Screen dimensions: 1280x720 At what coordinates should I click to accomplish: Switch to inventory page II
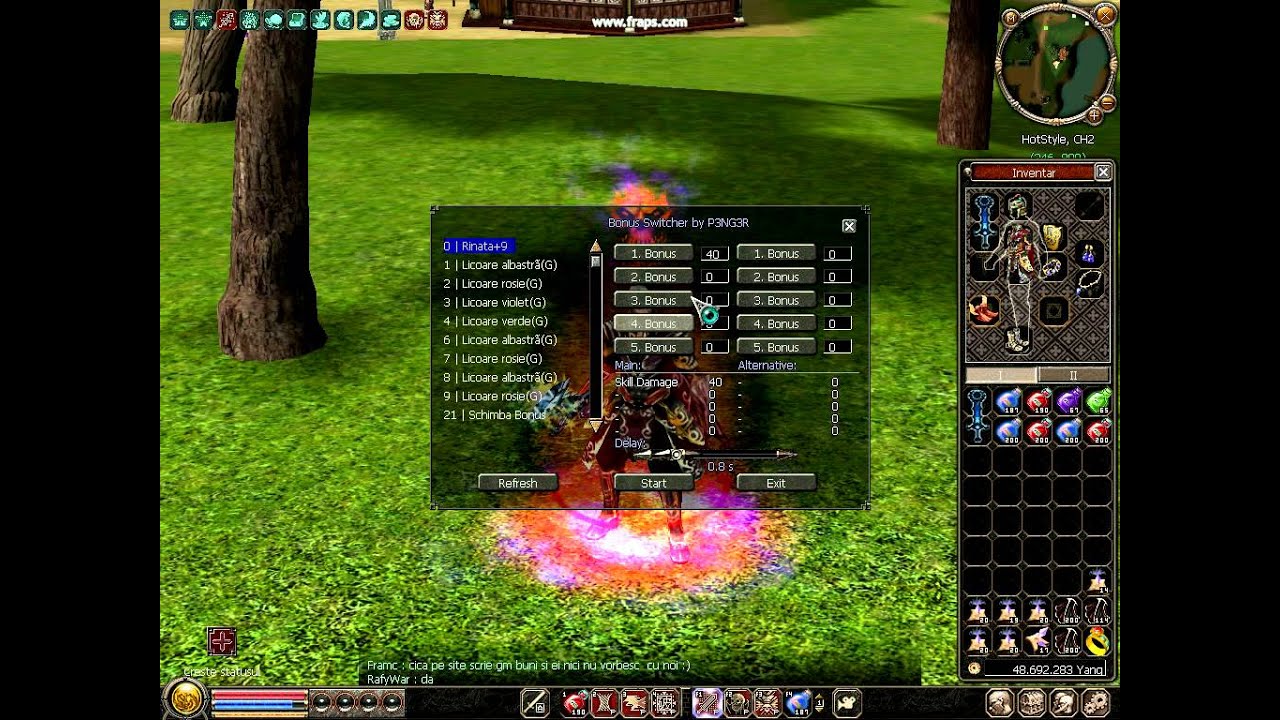(x=1073, y=375)
